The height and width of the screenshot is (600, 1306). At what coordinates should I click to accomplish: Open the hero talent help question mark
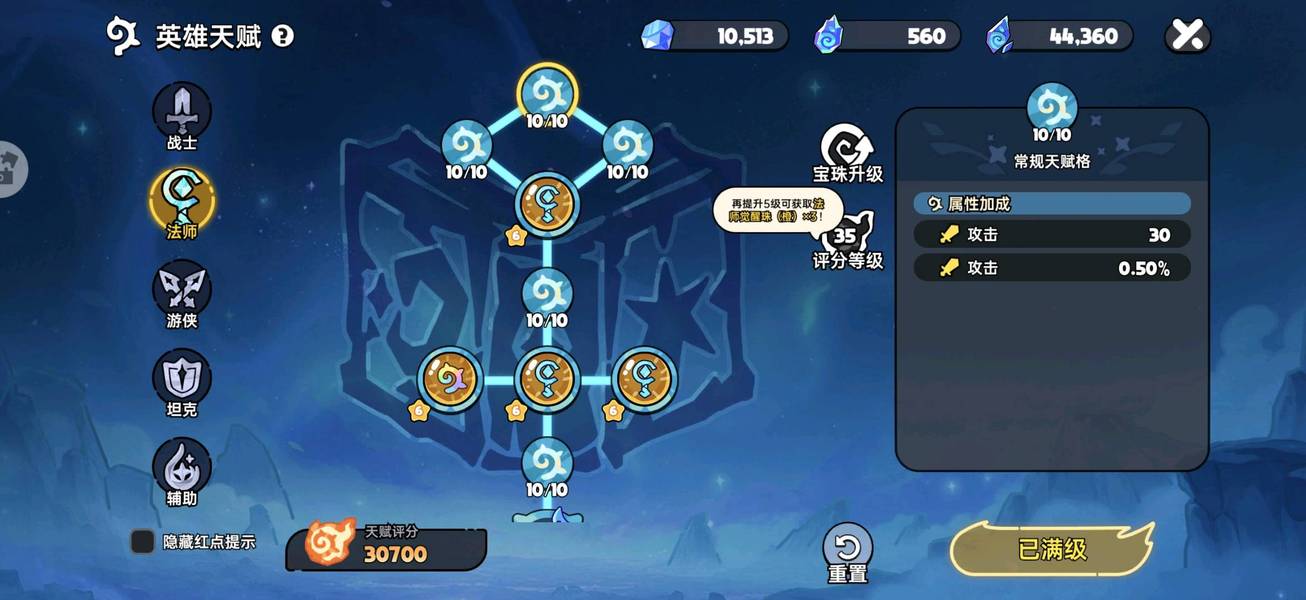283,37
